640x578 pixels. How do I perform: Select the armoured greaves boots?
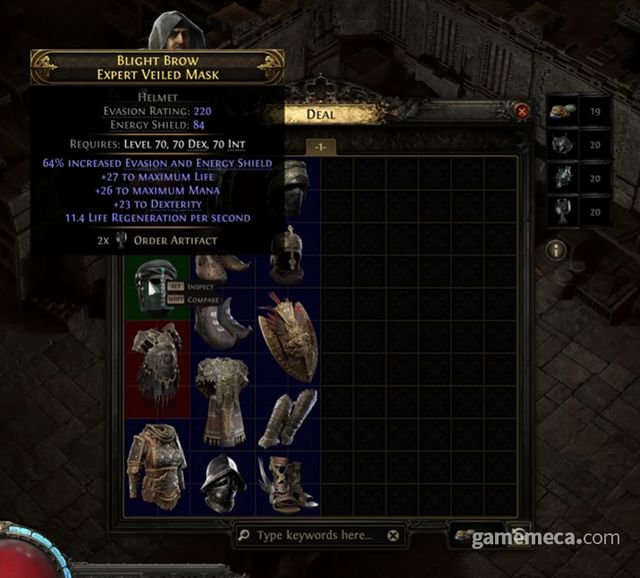click(287, 418)
